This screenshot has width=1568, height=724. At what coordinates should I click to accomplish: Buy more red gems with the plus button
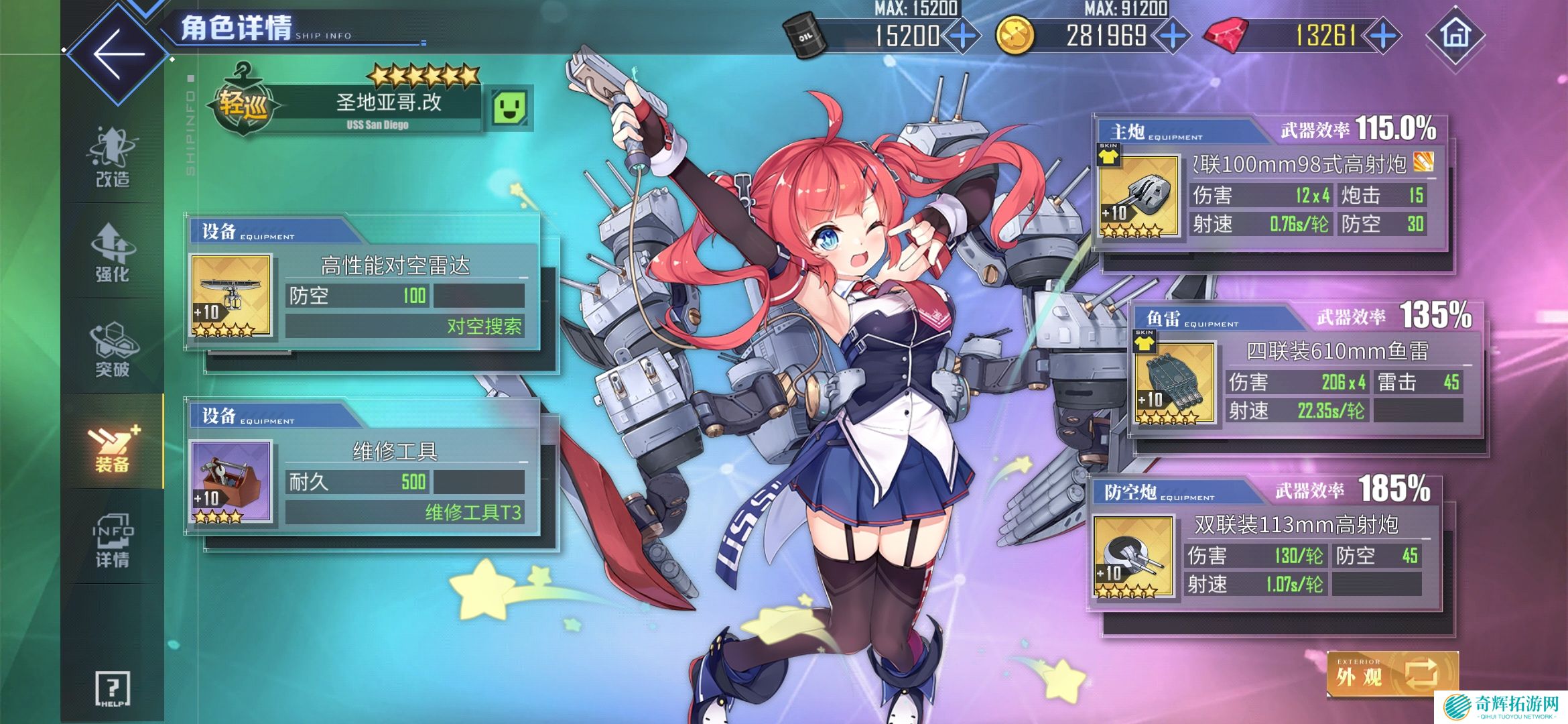(x=1383, y=36)
